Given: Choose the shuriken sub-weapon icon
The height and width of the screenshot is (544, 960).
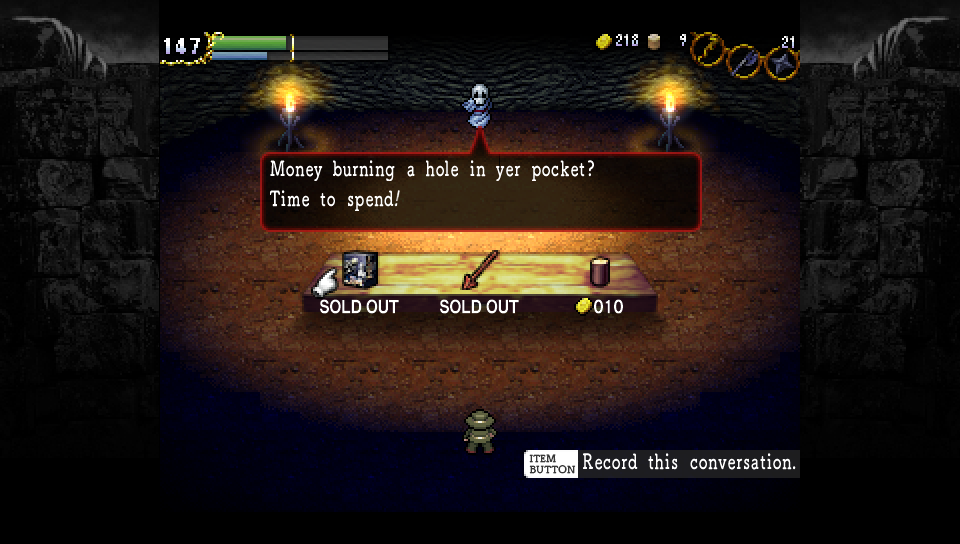Looking at the screenshot, I should point(780,63).
